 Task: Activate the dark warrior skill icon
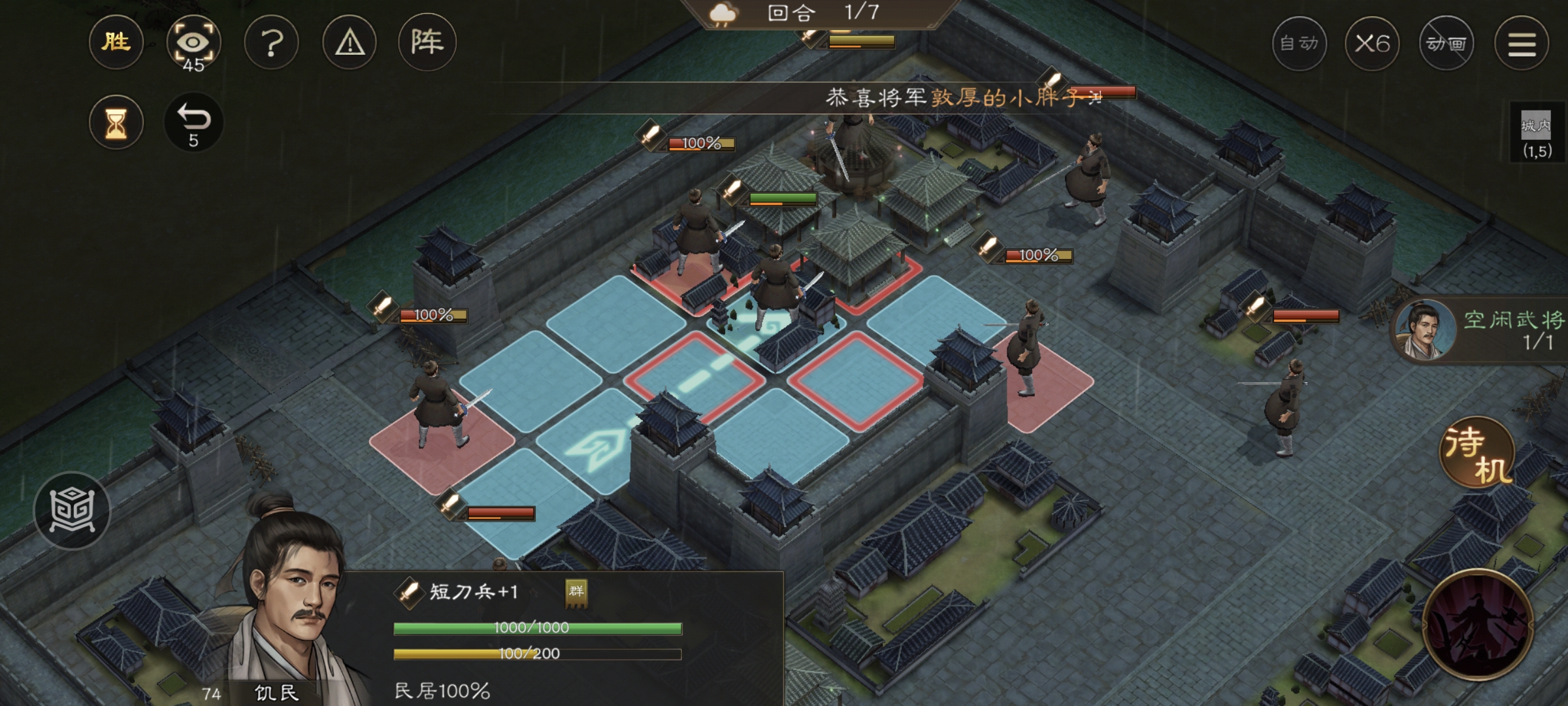coord(1478,624)
